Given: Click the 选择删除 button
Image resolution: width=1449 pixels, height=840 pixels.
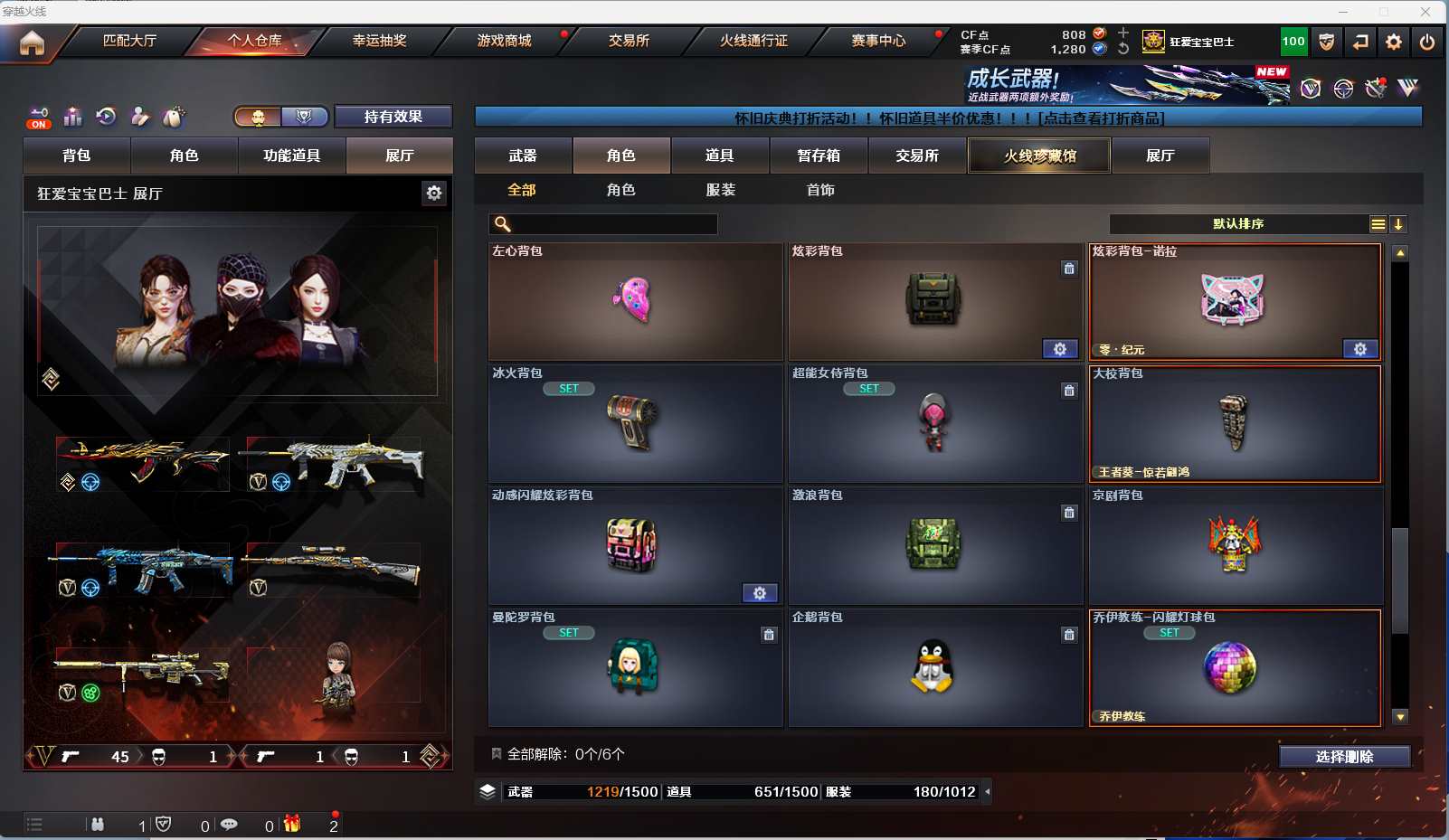Looking at the screenshot, I should click(1344, 757).
